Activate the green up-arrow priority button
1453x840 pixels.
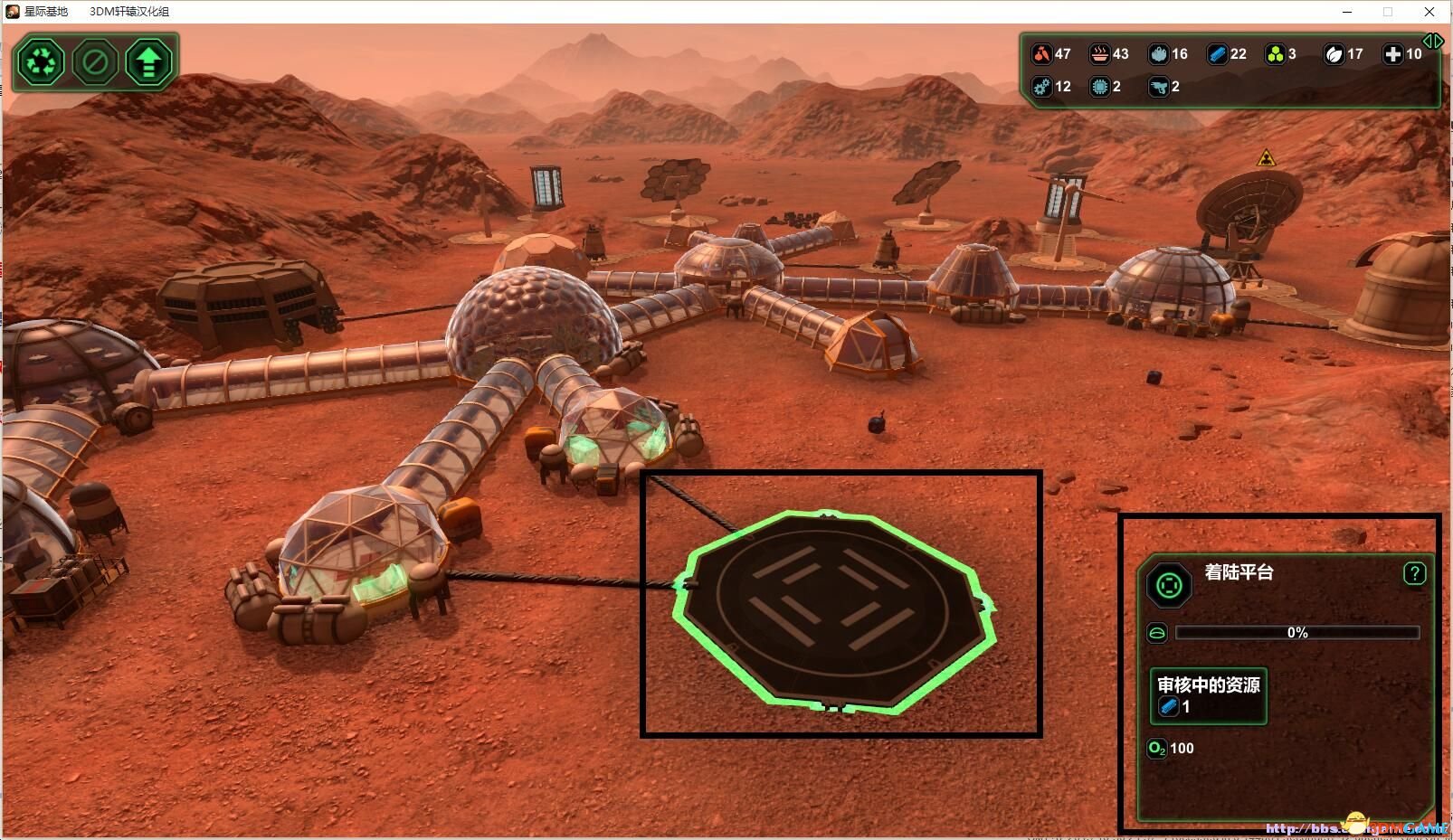pyautogui.click(x=148, y=62)
